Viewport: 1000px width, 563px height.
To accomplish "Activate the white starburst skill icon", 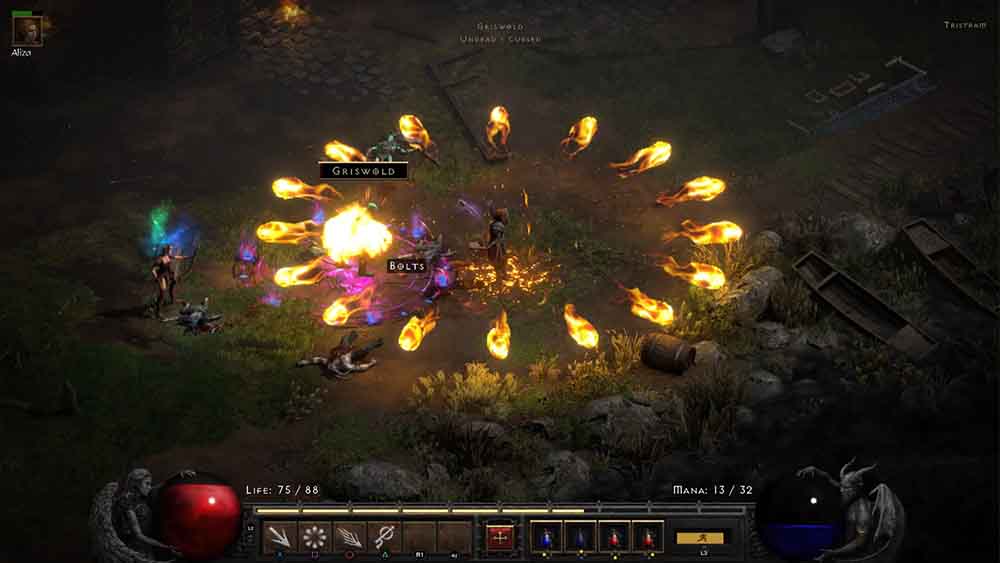I will (315, 537).
